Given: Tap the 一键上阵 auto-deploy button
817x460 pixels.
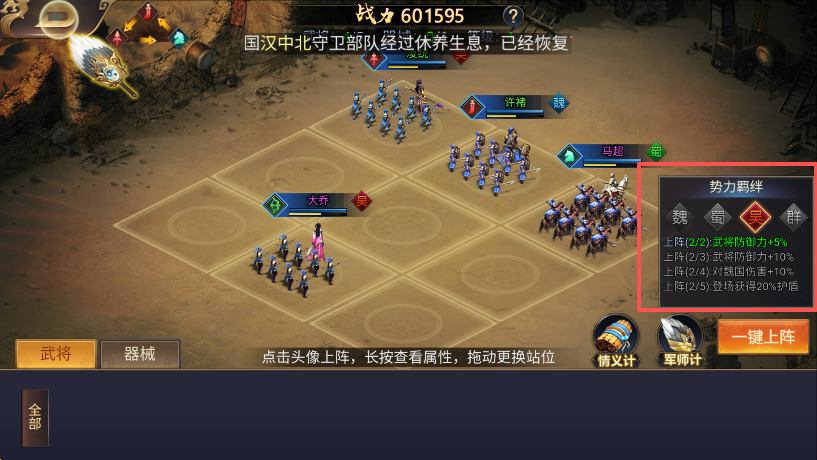Looking at the screenshot, I should click(762, 337).
